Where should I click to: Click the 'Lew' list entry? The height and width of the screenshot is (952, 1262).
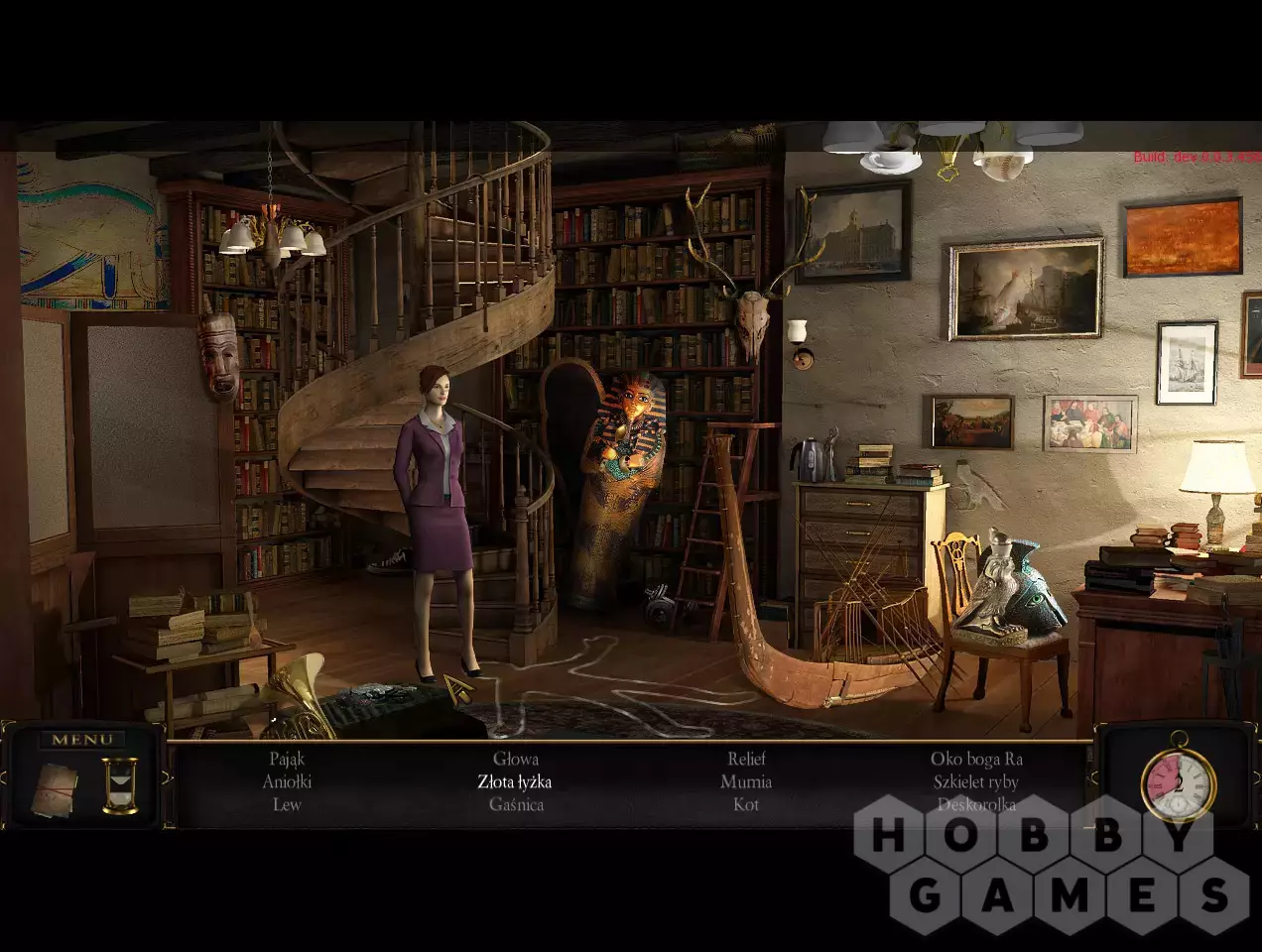coord(287,805)
